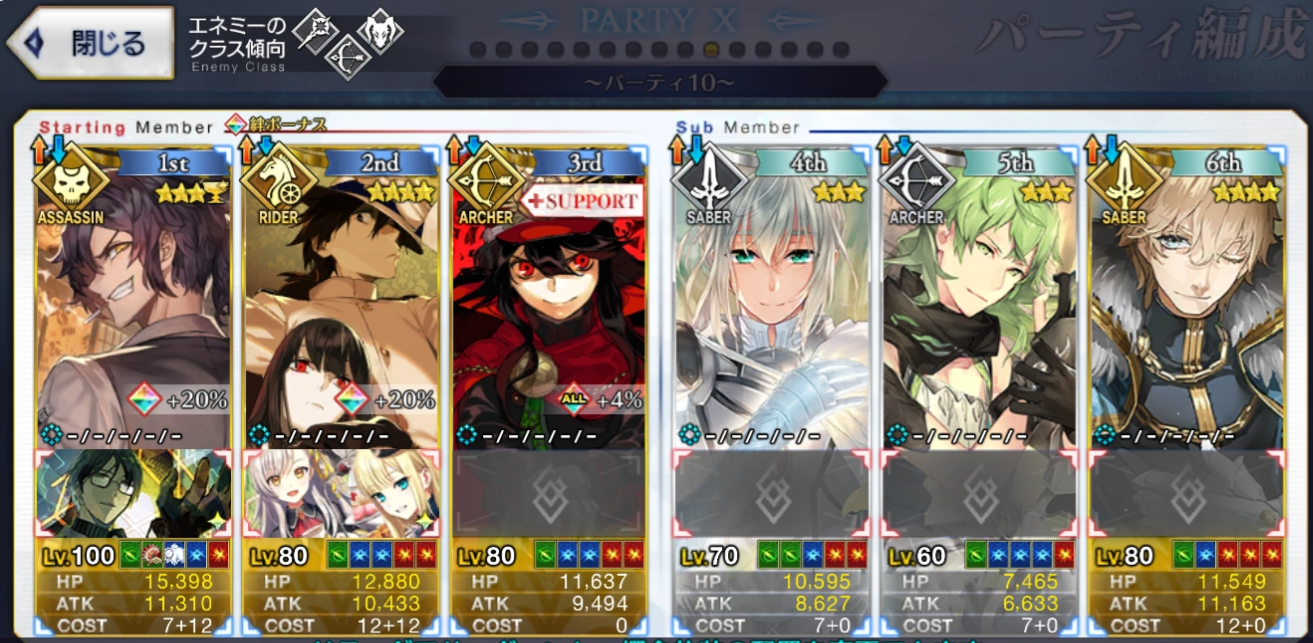Select the 6th slot blonde Saber card
Image resolution: width=1313 pixels, height=643 pixels.
(1186, 300)
